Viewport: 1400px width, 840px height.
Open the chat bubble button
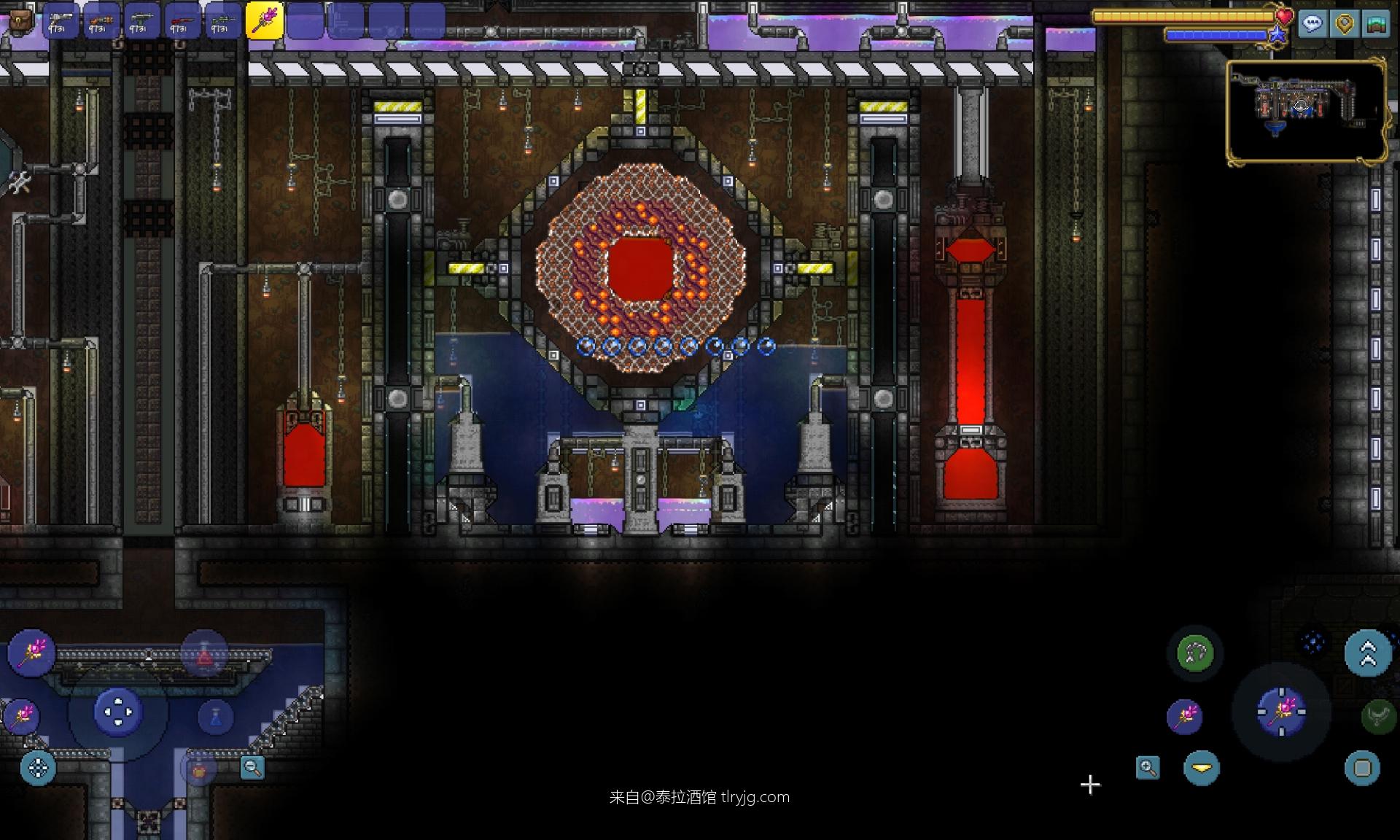[x=1312, y=24]
